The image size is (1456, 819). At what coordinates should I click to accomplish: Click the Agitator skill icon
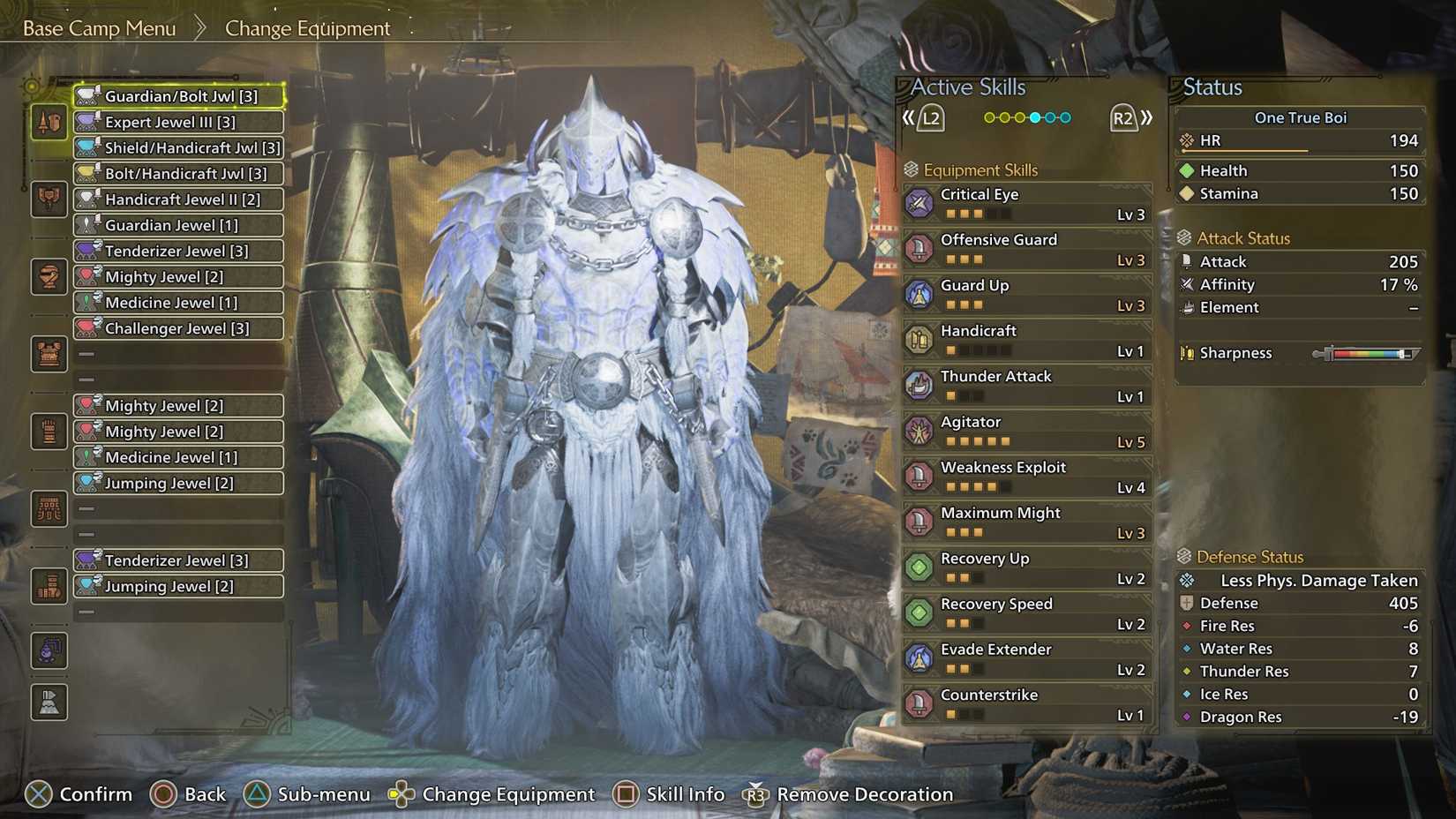point(921,431)
